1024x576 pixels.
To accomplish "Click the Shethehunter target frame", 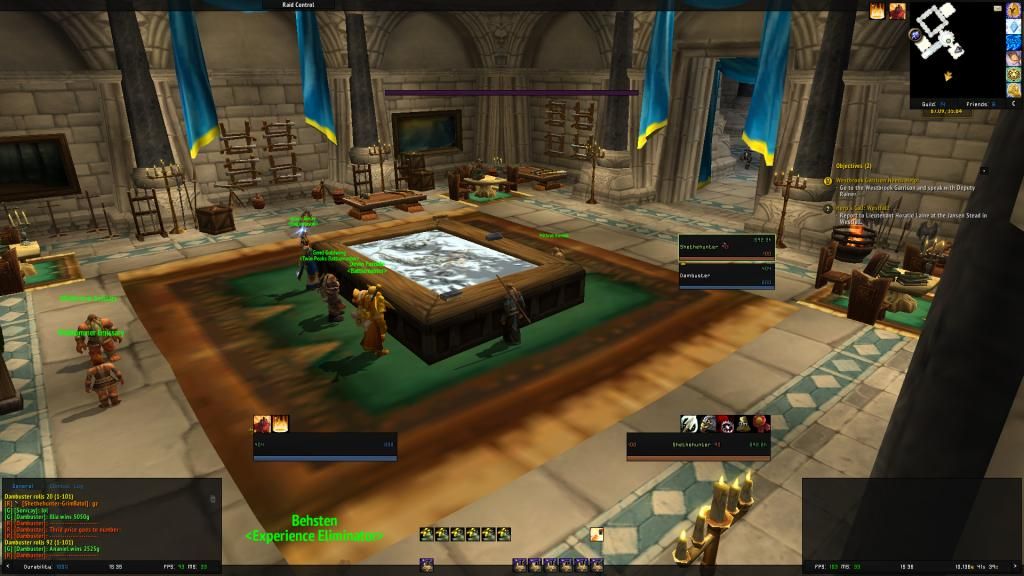I will [x=726, y=245].
